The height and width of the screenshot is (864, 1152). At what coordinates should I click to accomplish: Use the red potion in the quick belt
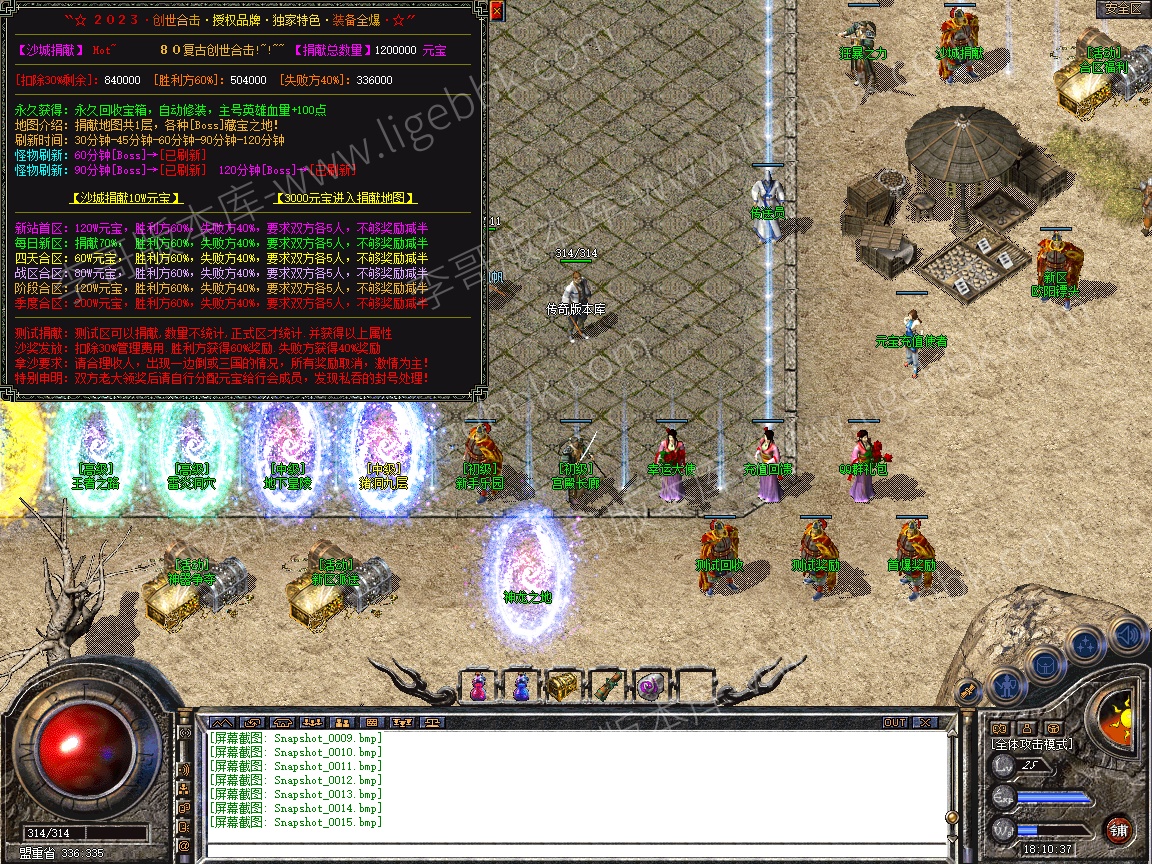coord(478,687)
